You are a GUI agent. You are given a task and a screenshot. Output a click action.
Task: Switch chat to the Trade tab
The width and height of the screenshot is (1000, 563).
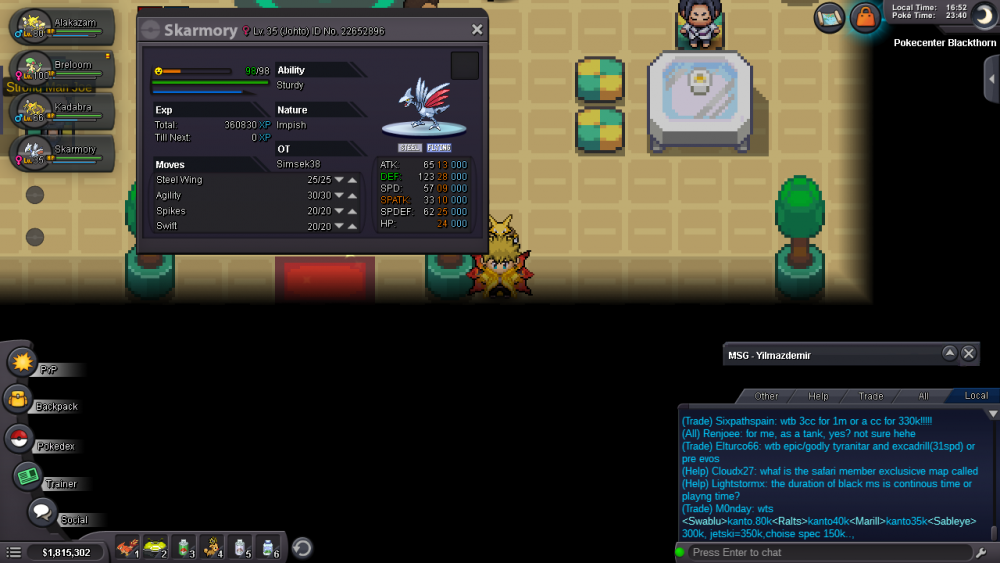(x=871, y=396)
